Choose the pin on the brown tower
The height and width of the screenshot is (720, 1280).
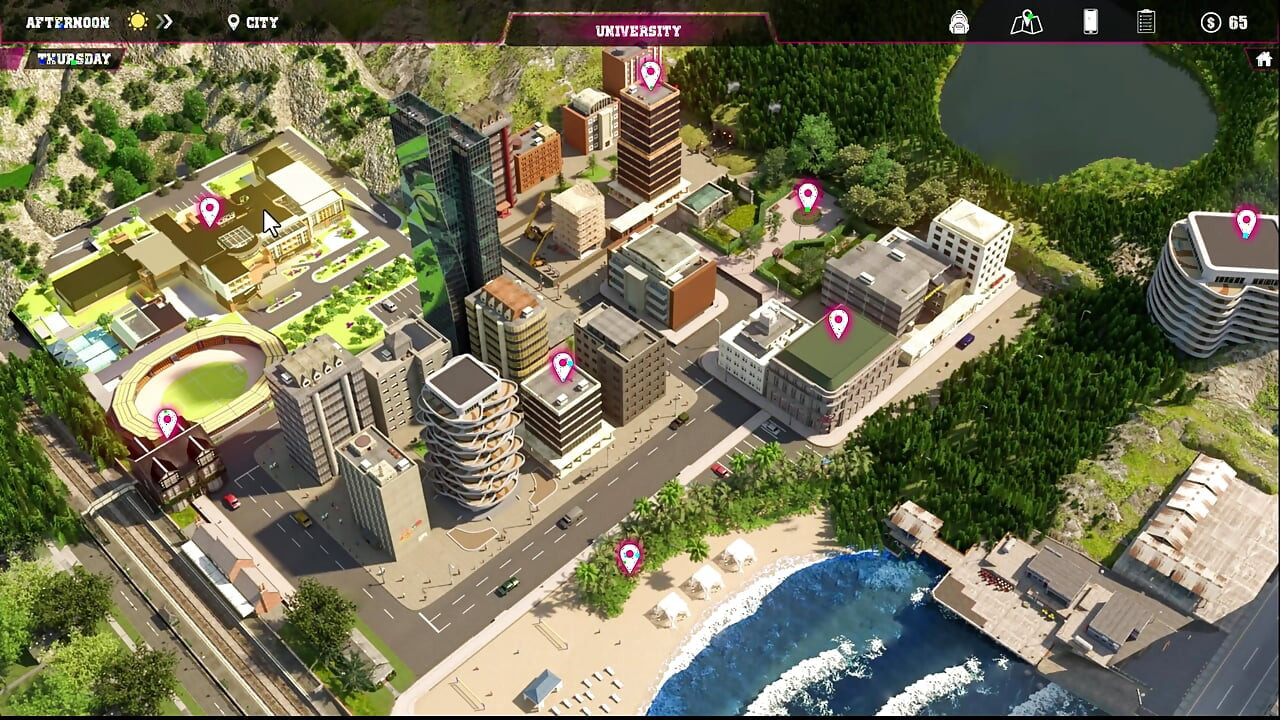click(651, 74)
